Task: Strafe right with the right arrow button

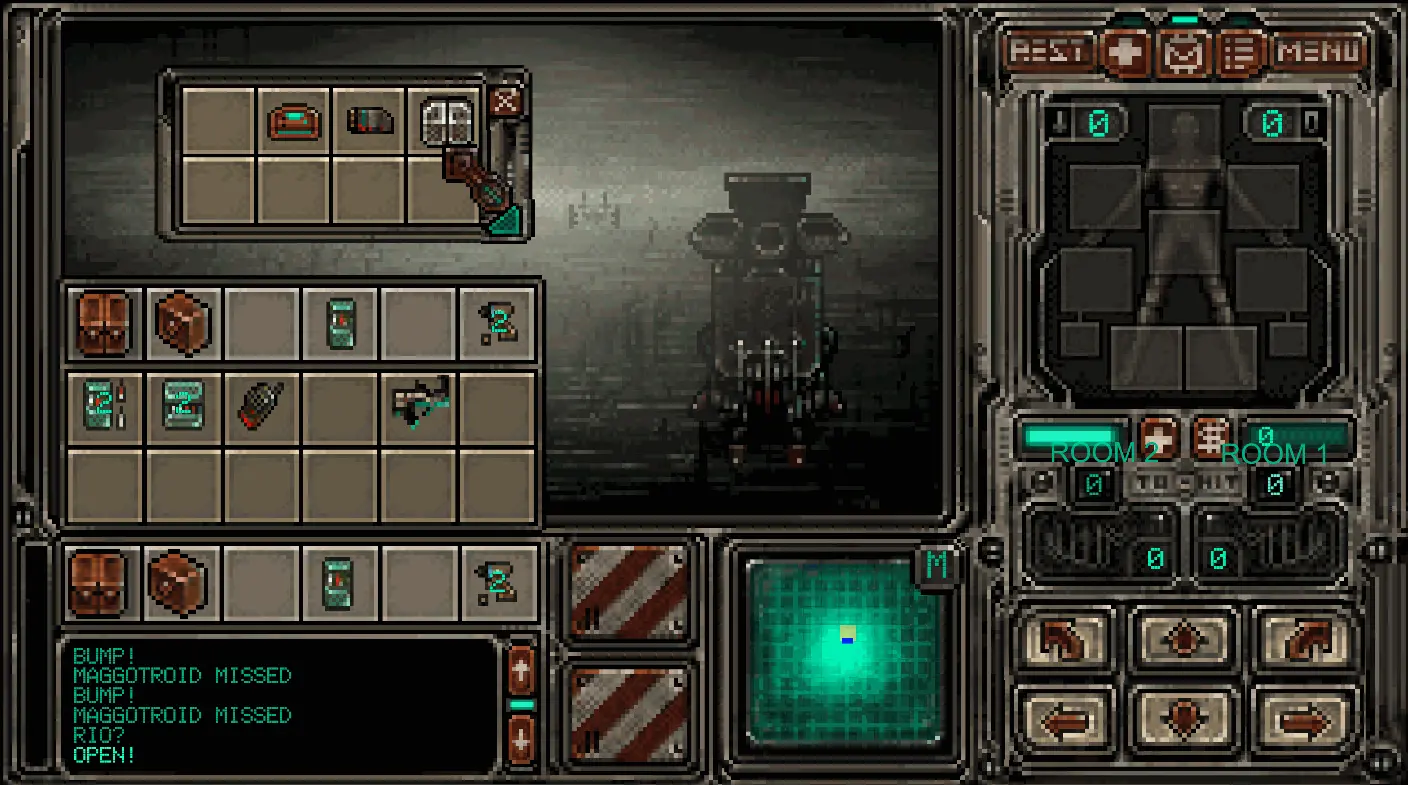Action: 1302,718
